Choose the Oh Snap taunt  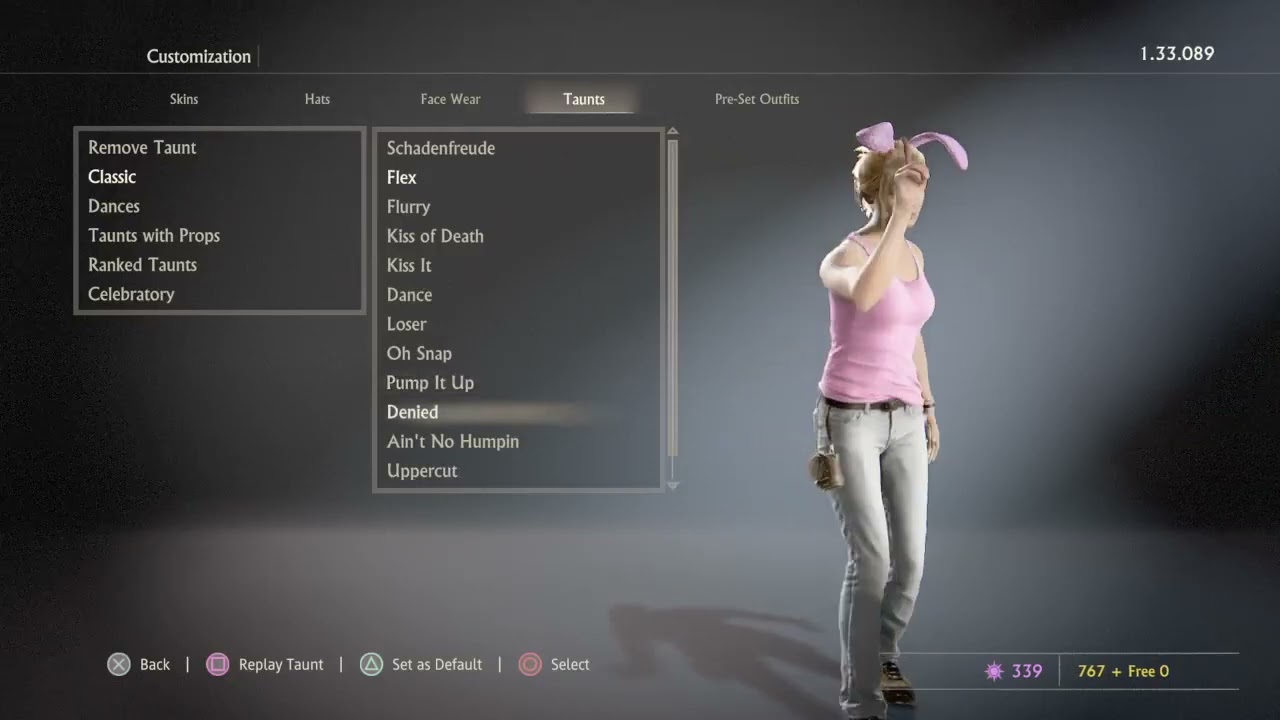pos(419,353)
